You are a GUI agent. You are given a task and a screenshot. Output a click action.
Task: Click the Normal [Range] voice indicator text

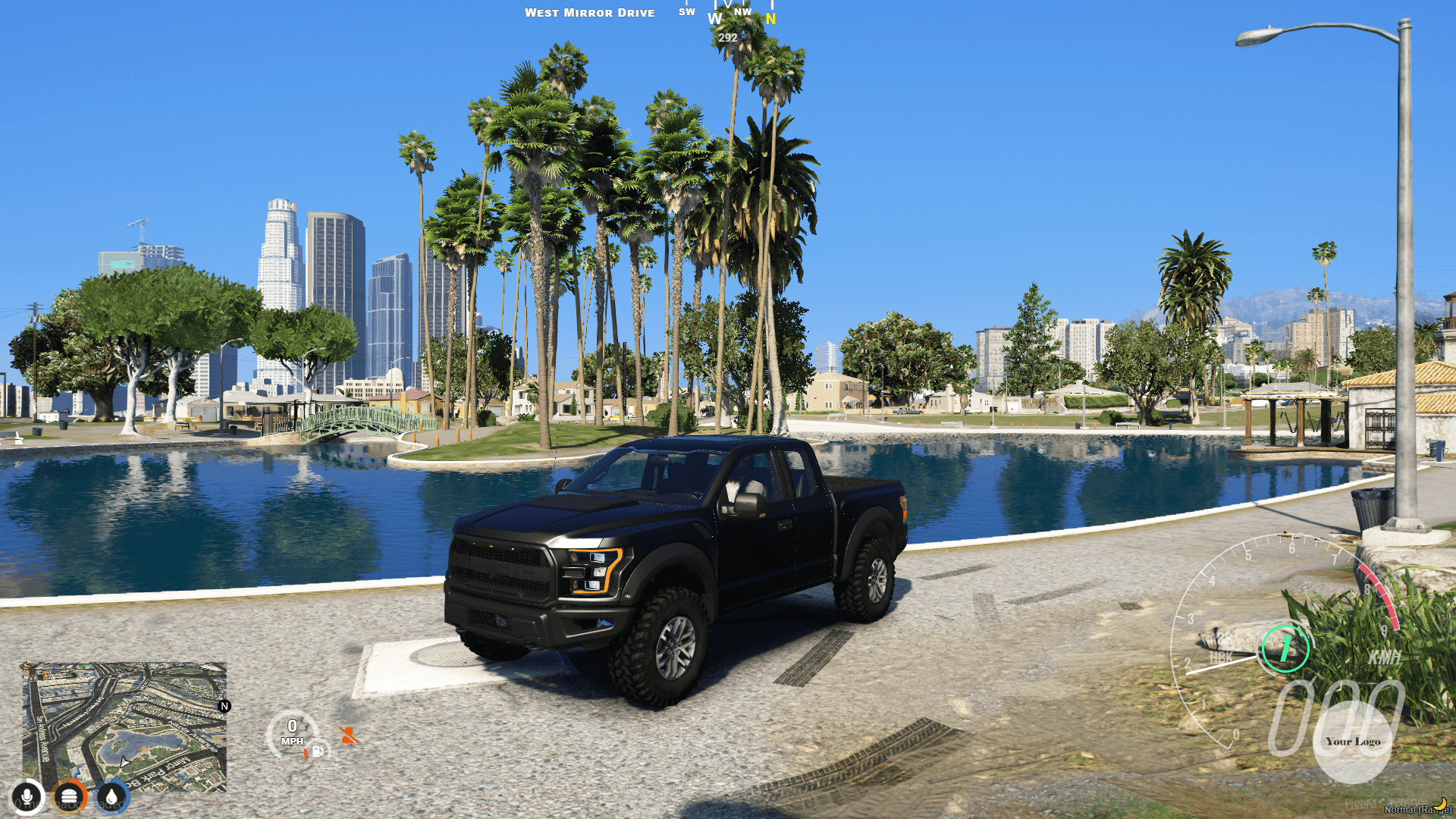1417,810
